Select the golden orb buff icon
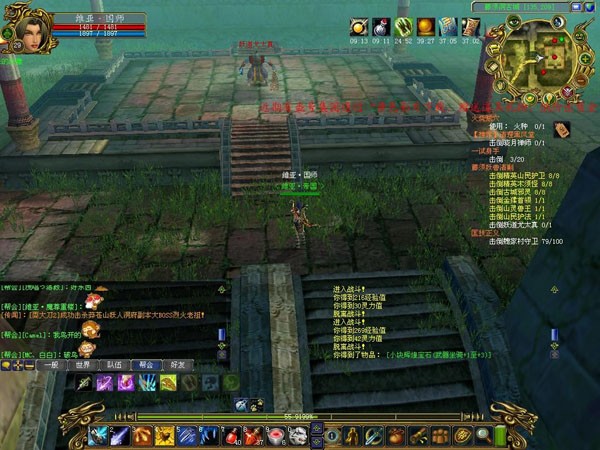Image resolution: width=600 pixels, height=450 pixels. click(x=425, y=27)
